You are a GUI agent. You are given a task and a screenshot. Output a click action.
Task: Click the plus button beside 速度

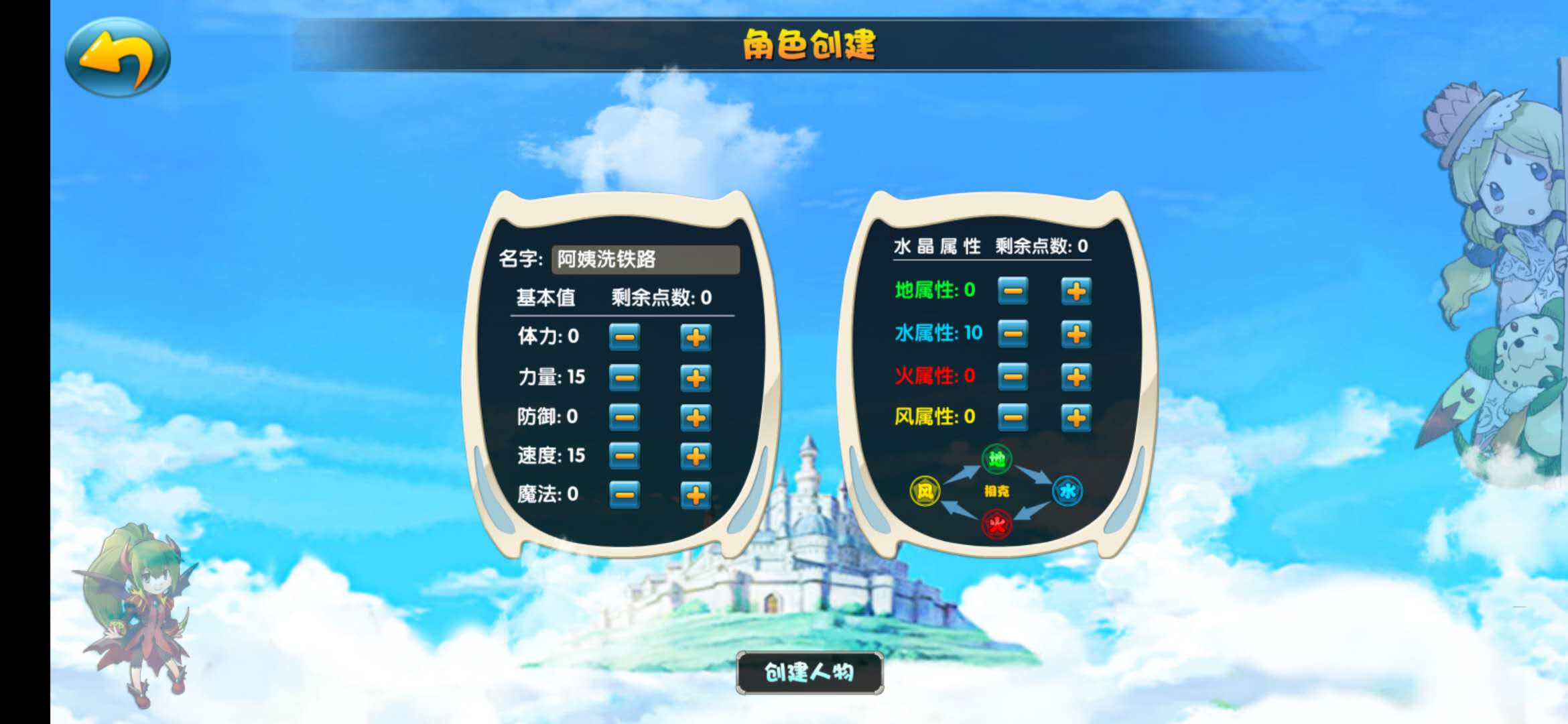click(696, 456)
